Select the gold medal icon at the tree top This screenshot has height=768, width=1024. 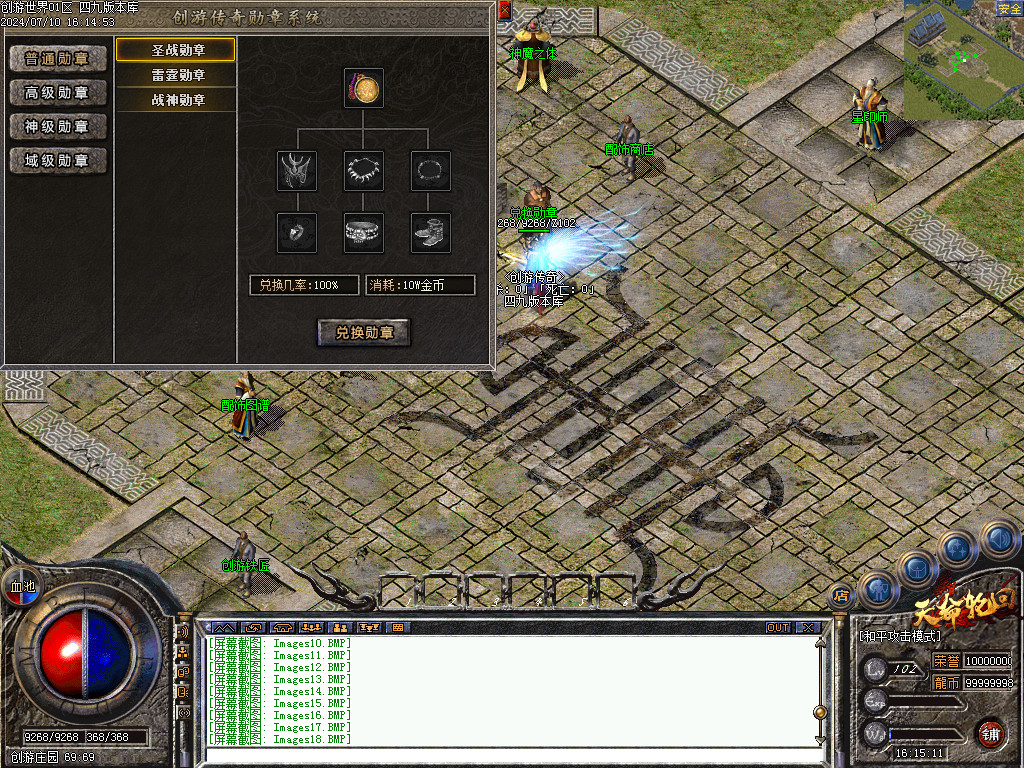point(364,89)
